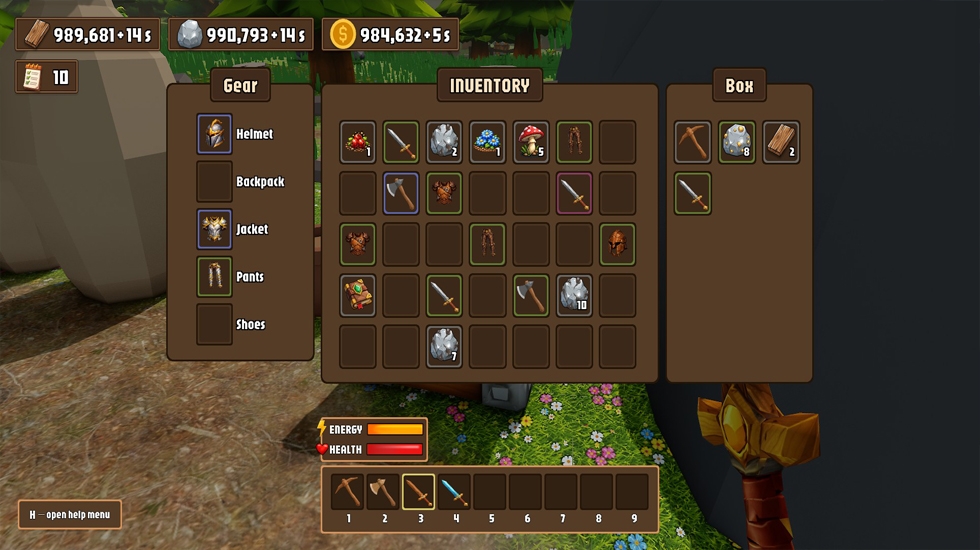Viewport: 980px width, 550px height.
Task: Select the gold ore stack in Box
Action: 737,142
